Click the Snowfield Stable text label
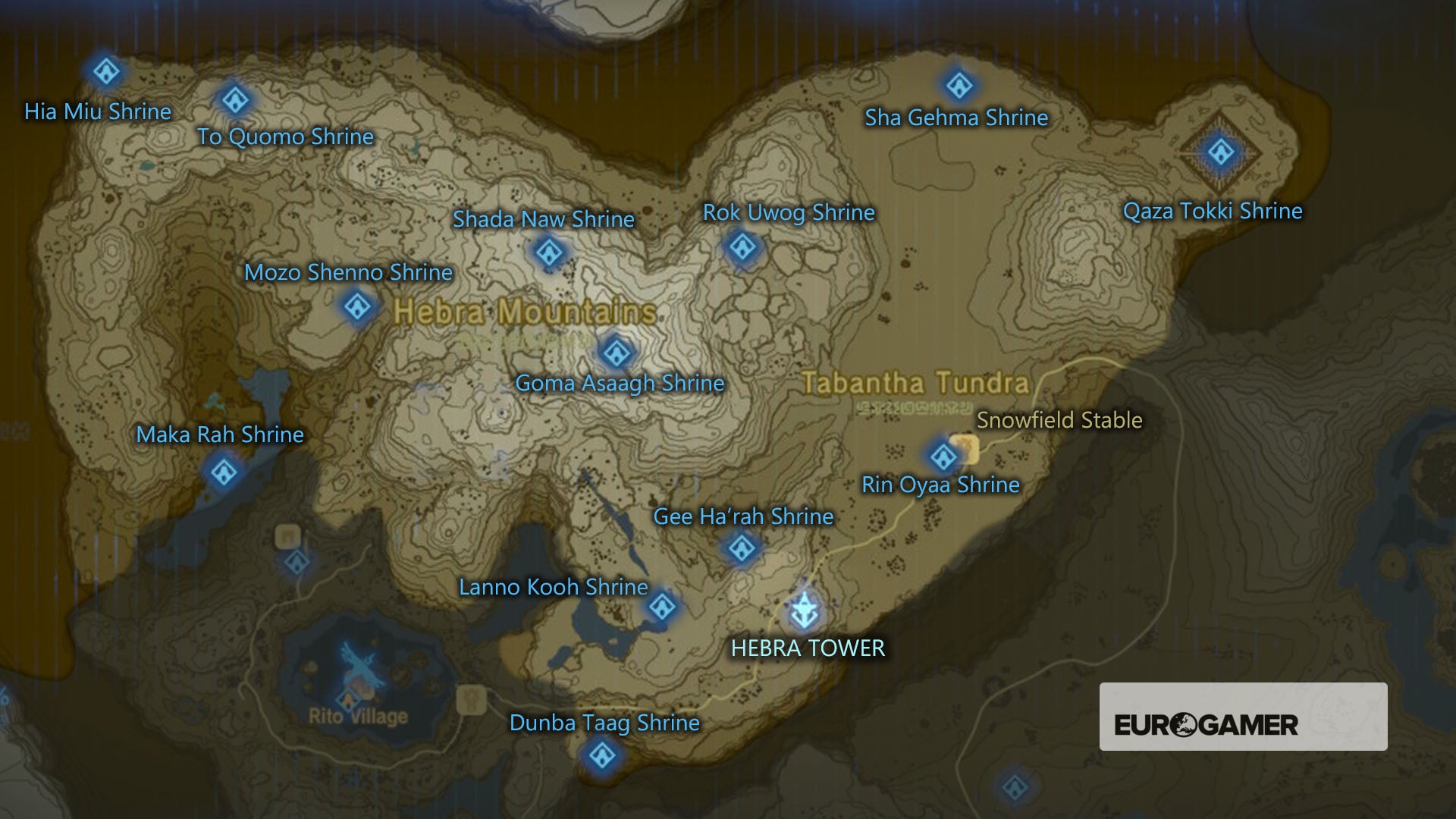Image resolution: width=1456 pixels, height=819 pixels. pos(1061,419)
